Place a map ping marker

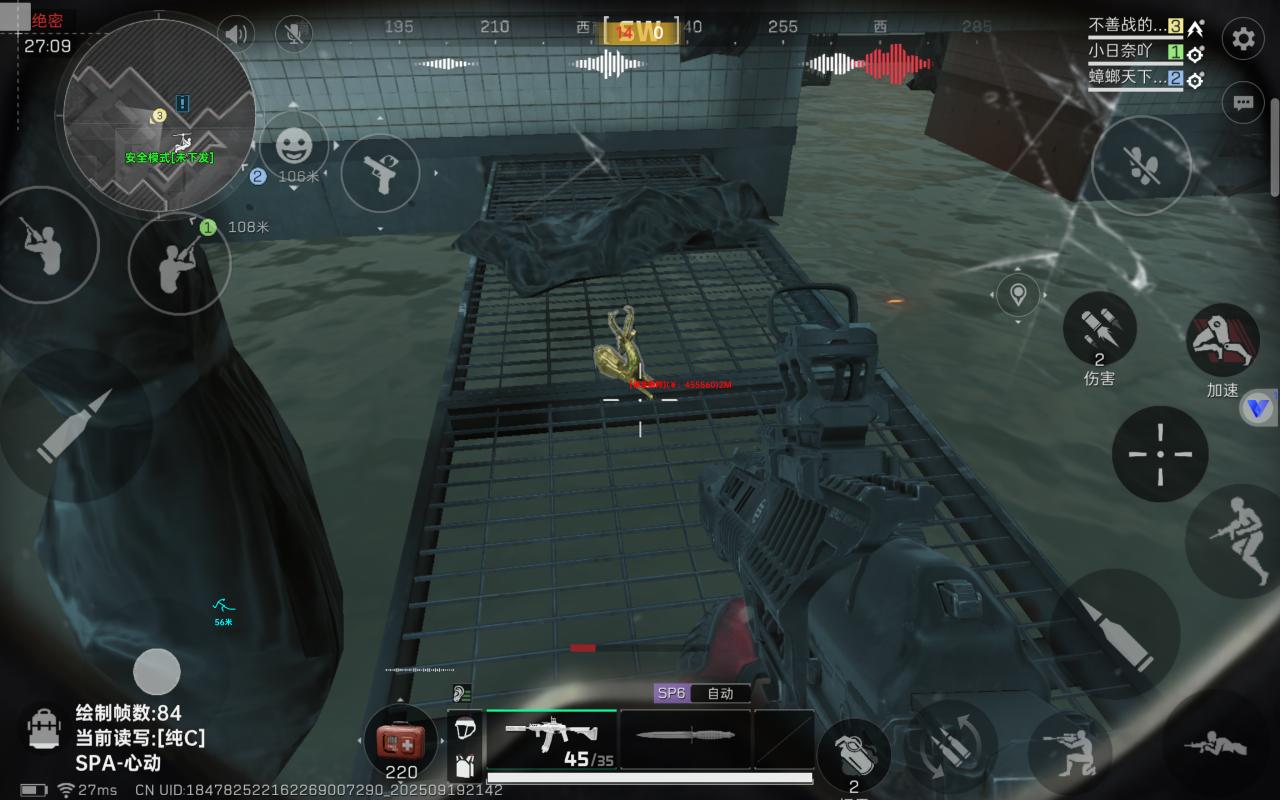(x=1018, y=295)
